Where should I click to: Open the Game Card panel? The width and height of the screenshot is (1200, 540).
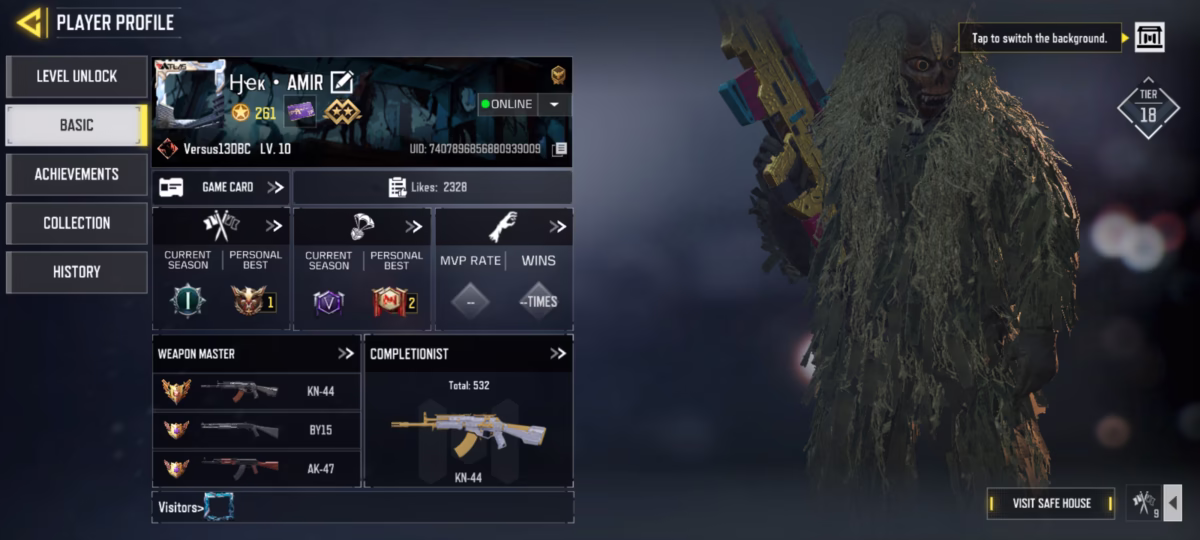[222, 187]
